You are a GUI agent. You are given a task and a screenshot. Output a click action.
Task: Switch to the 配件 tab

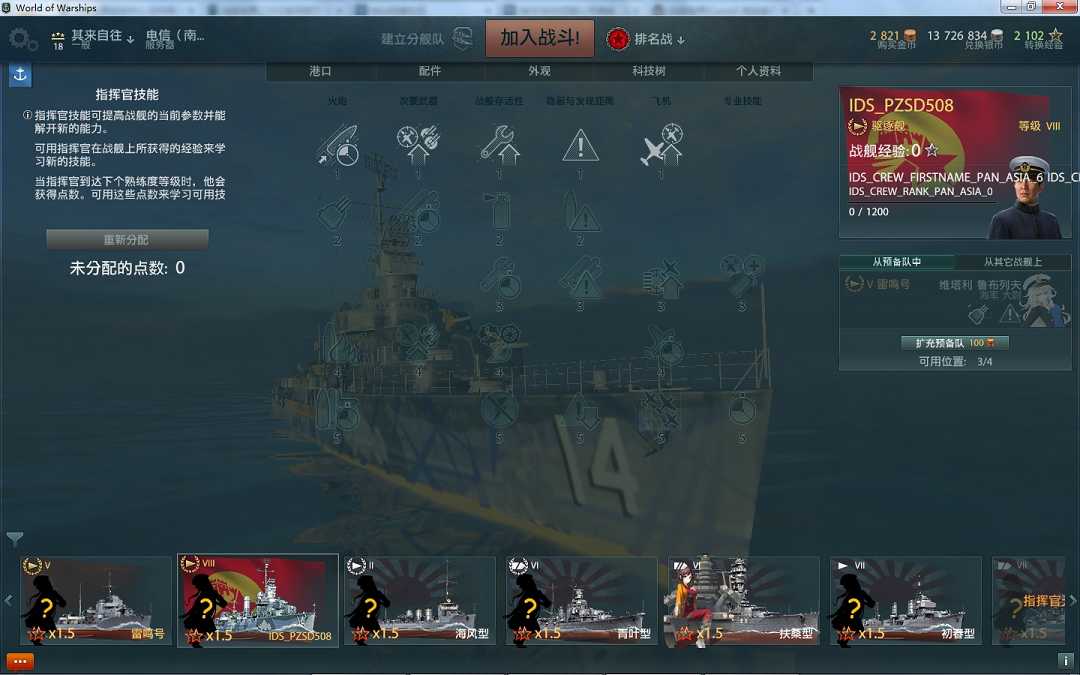click(x=430, y=71)
